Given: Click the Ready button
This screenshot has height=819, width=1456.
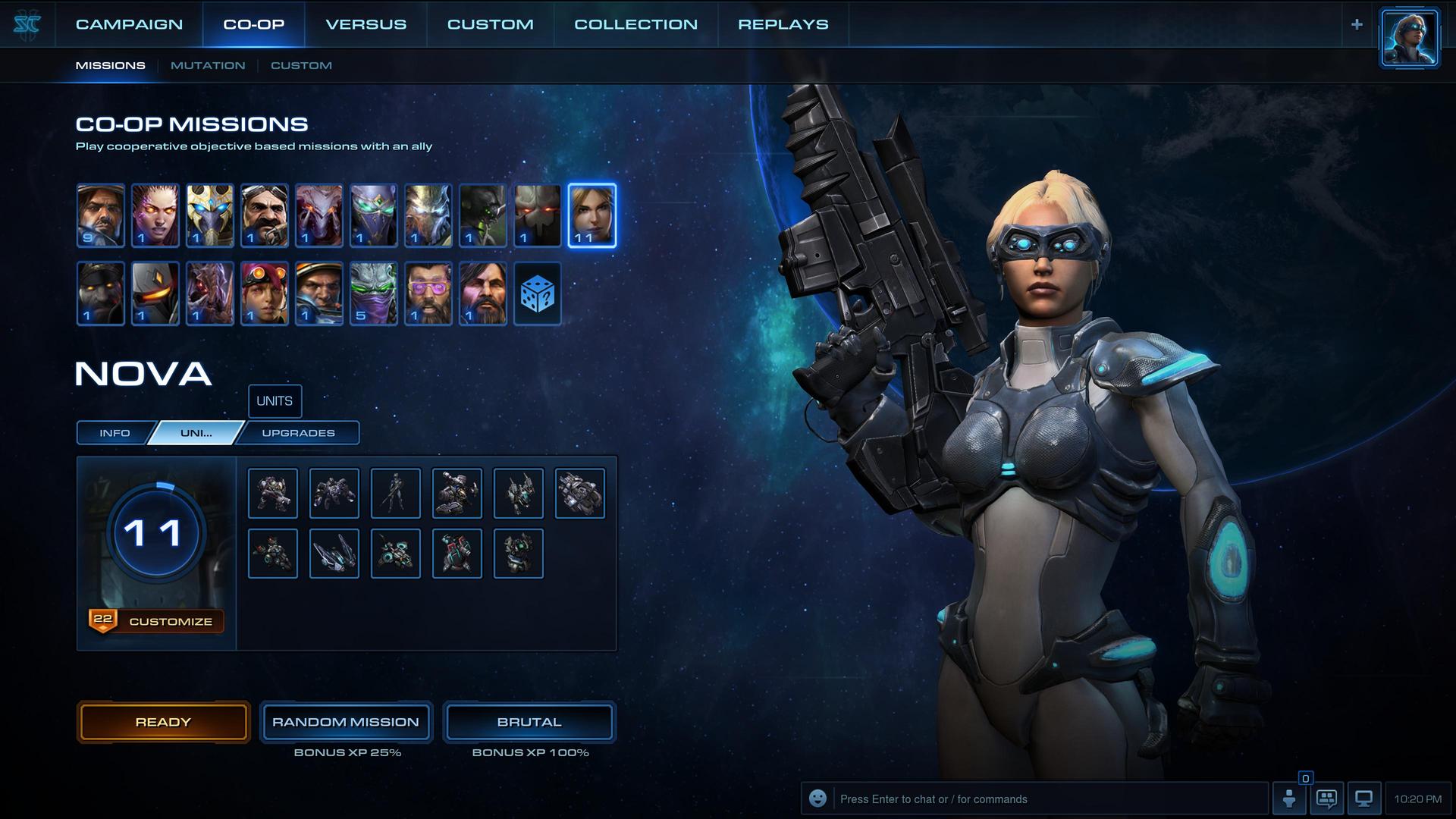Looking at the screenshot, I should tap(163, 722).
